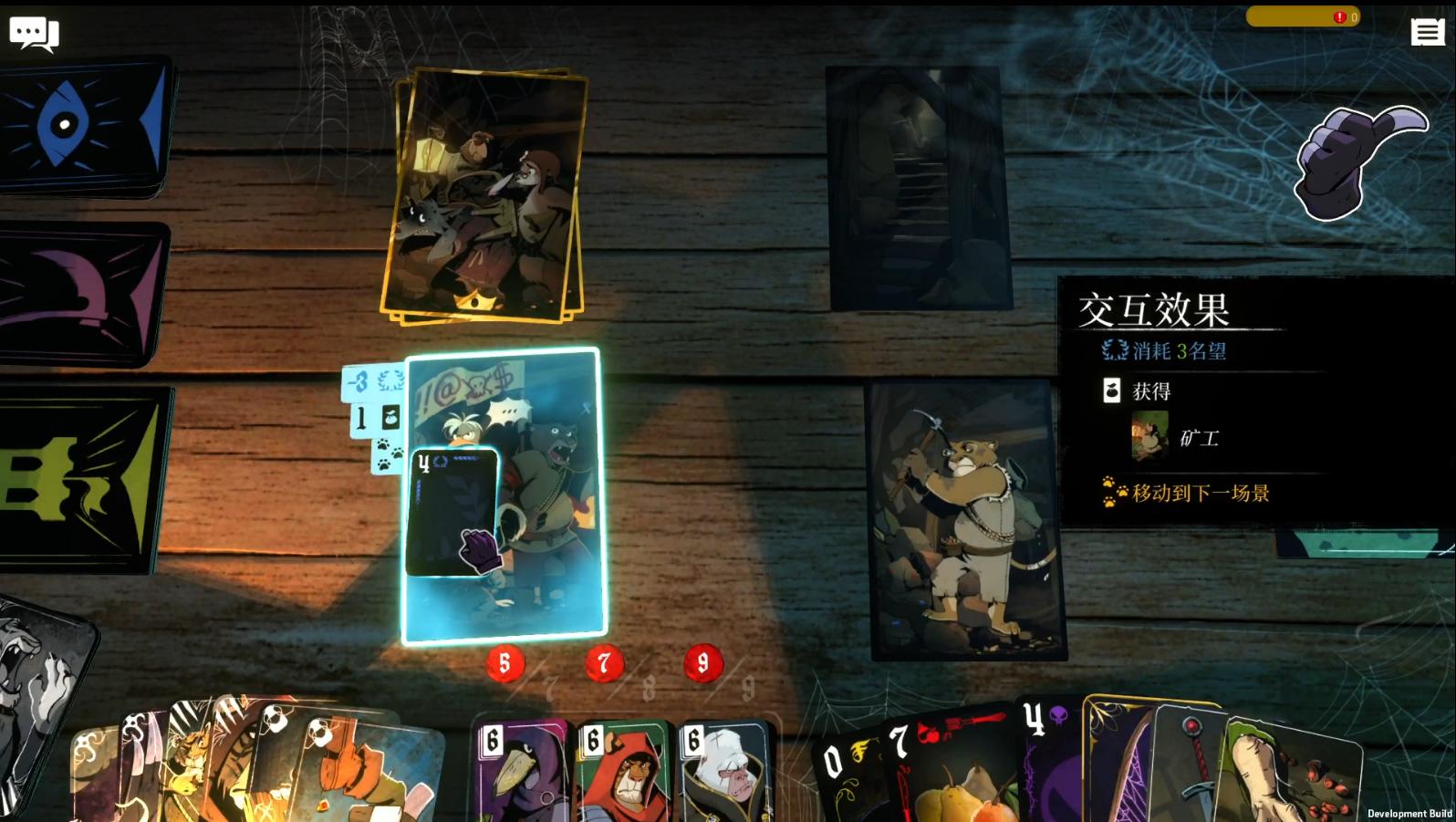
Task: Choose the 移动到下一场景 option
Action: (1202, 493)
